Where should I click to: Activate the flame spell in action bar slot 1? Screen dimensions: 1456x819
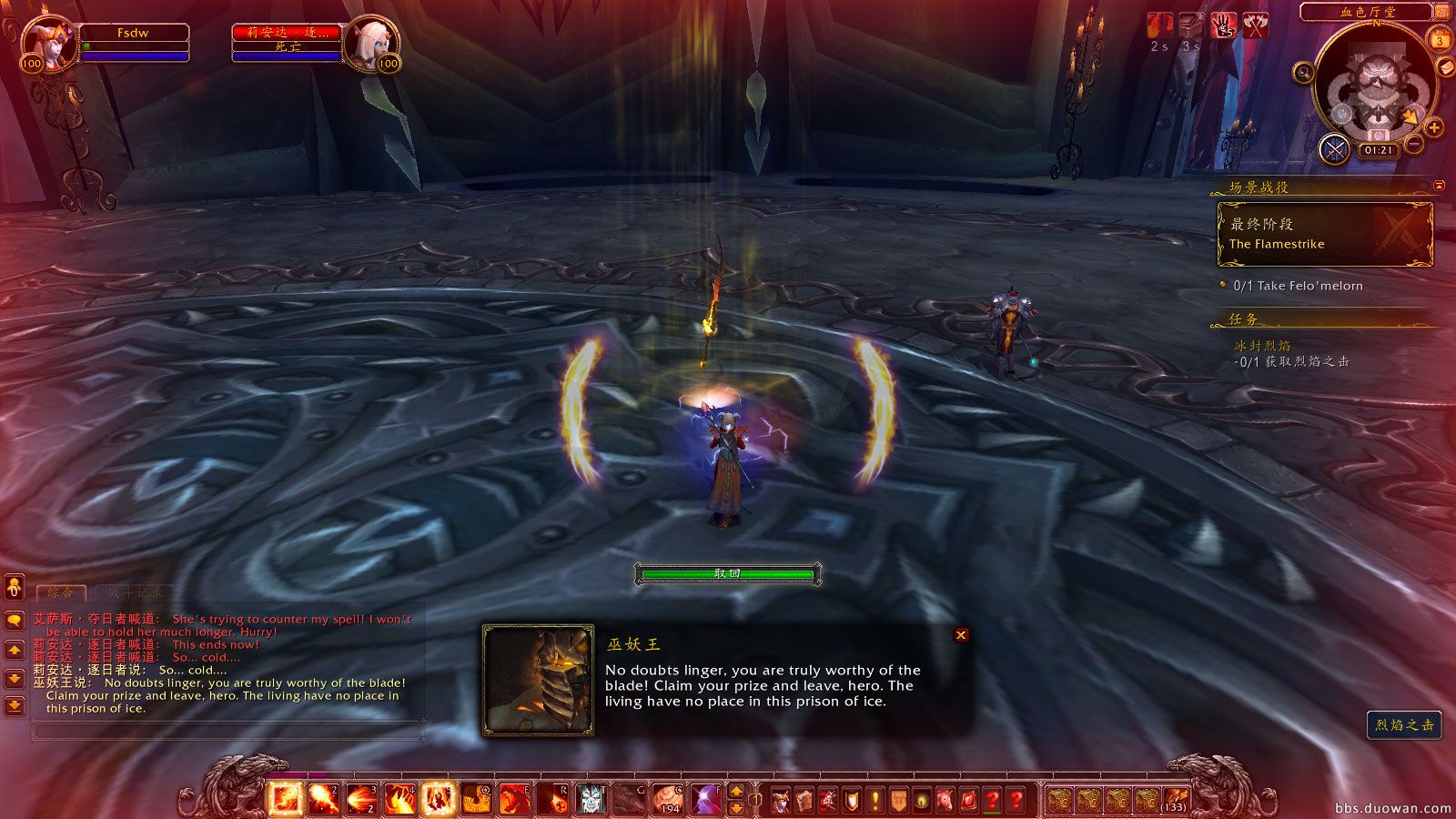point(285,798)
